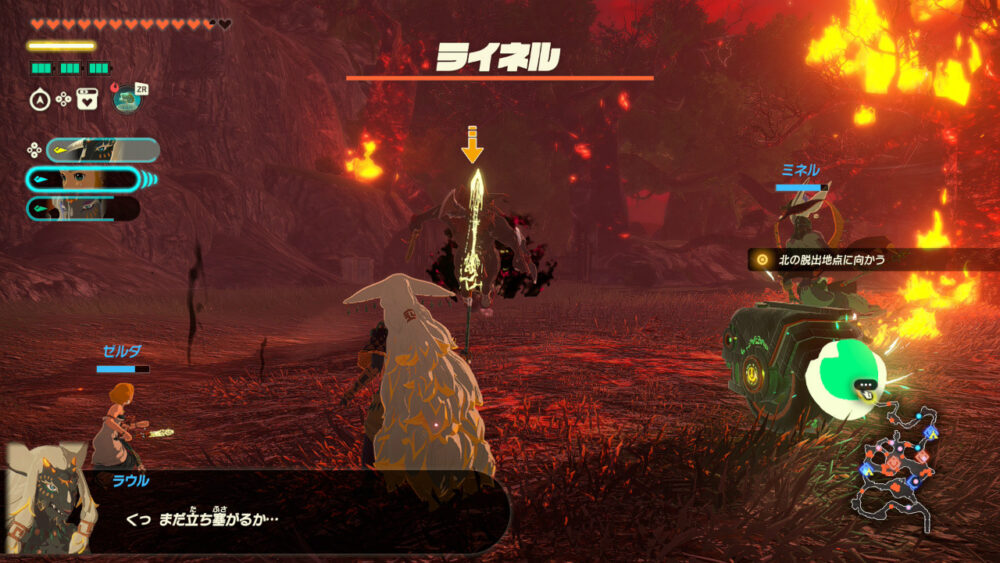The image size is (1000, 563).
Task: Switch to Zelda's highlighted portrait bar
Action: (84, 179)
